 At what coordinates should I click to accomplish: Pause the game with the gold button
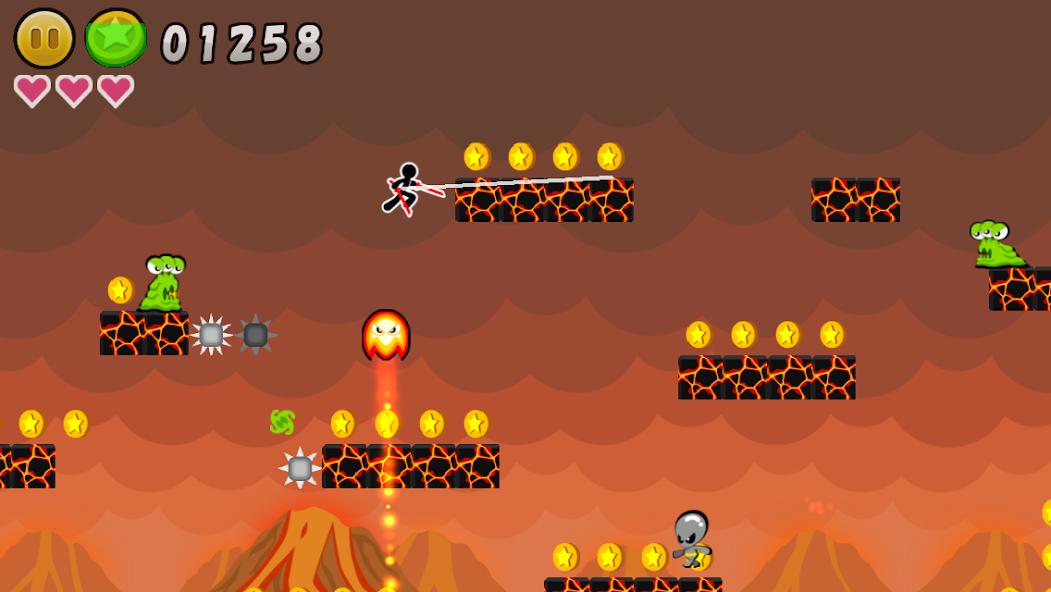[x=44, y=39]
